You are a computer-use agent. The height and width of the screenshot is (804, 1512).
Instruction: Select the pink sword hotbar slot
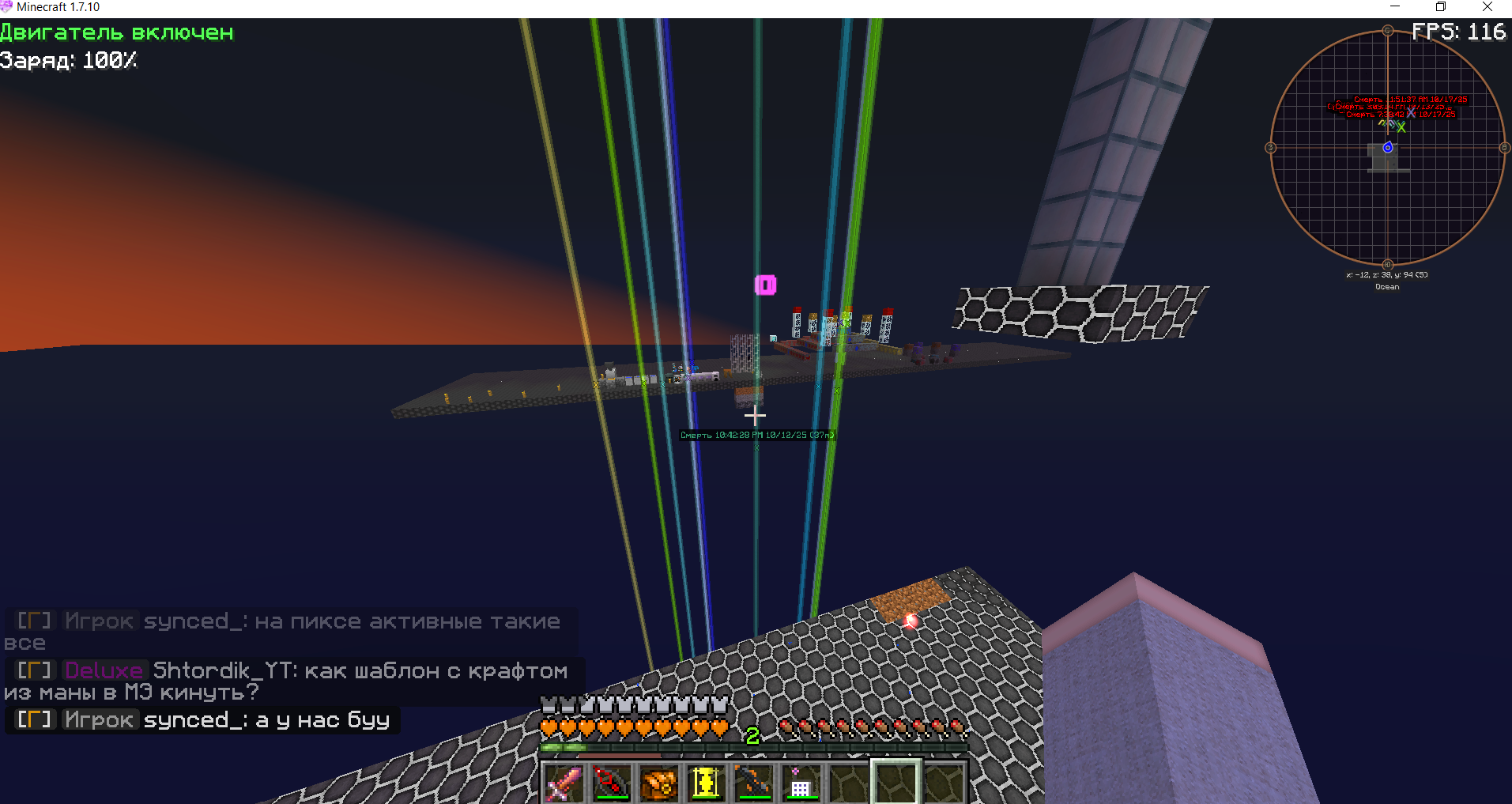[564, 783]
